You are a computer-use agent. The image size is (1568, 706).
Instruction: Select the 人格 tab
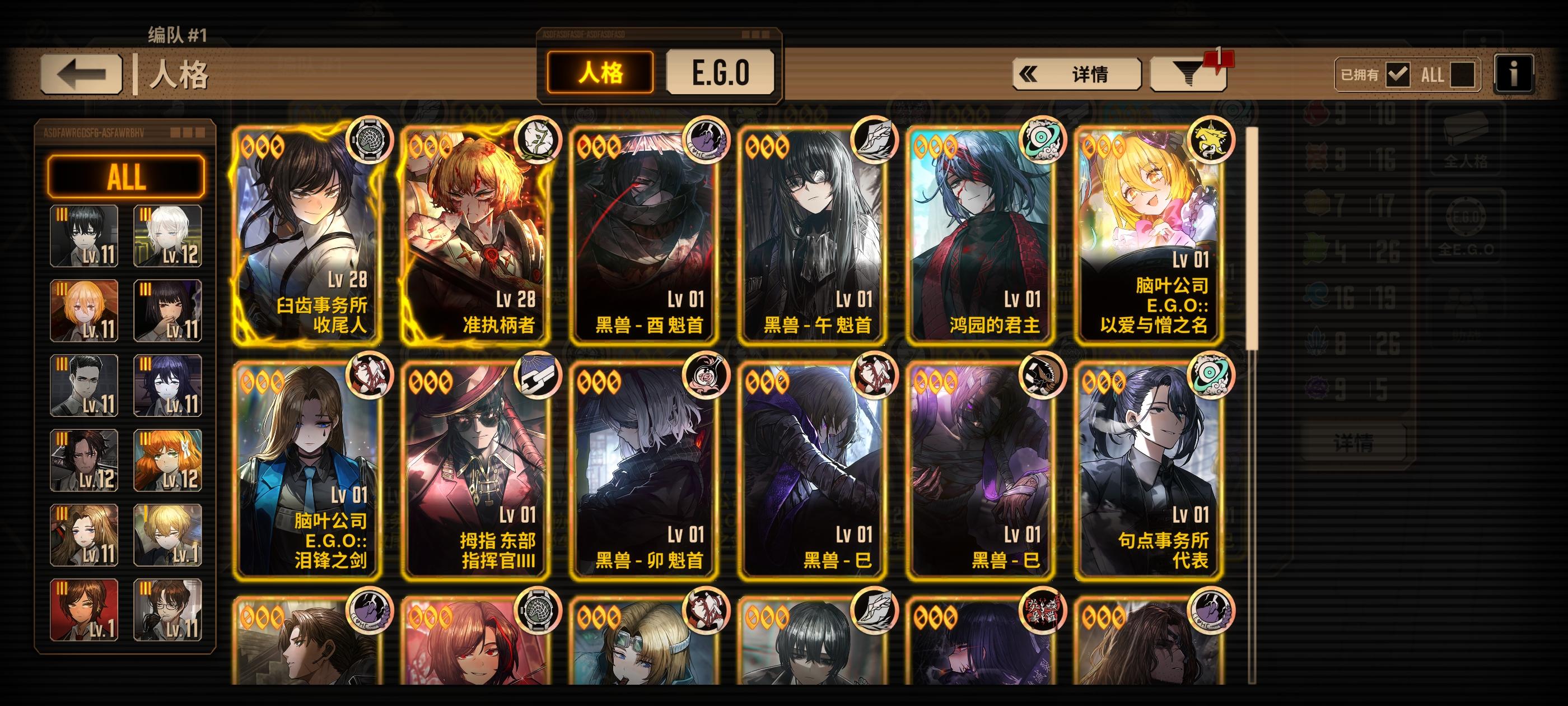pyautogui.click(x=599, y=73)
